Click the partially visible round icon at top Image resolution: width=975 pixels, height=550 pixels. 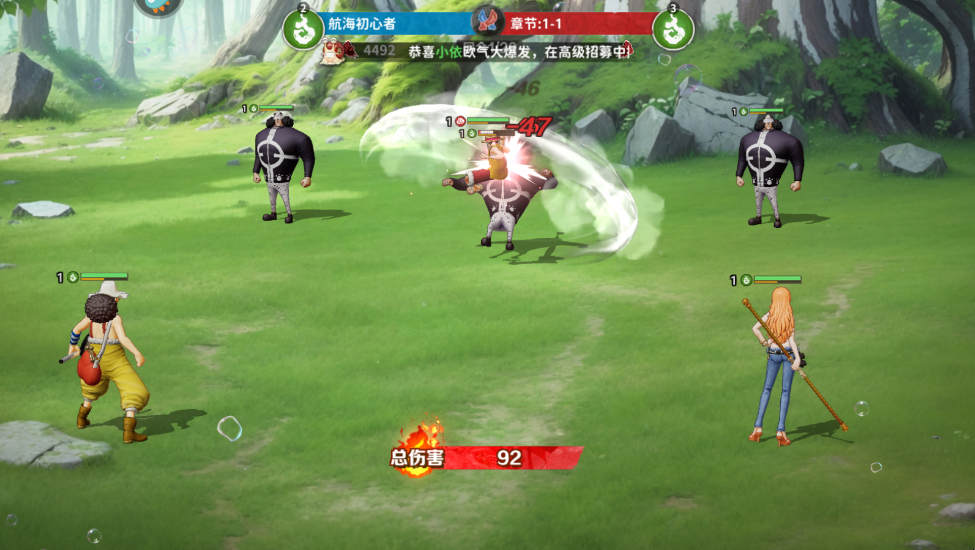(x=158, y=5)
